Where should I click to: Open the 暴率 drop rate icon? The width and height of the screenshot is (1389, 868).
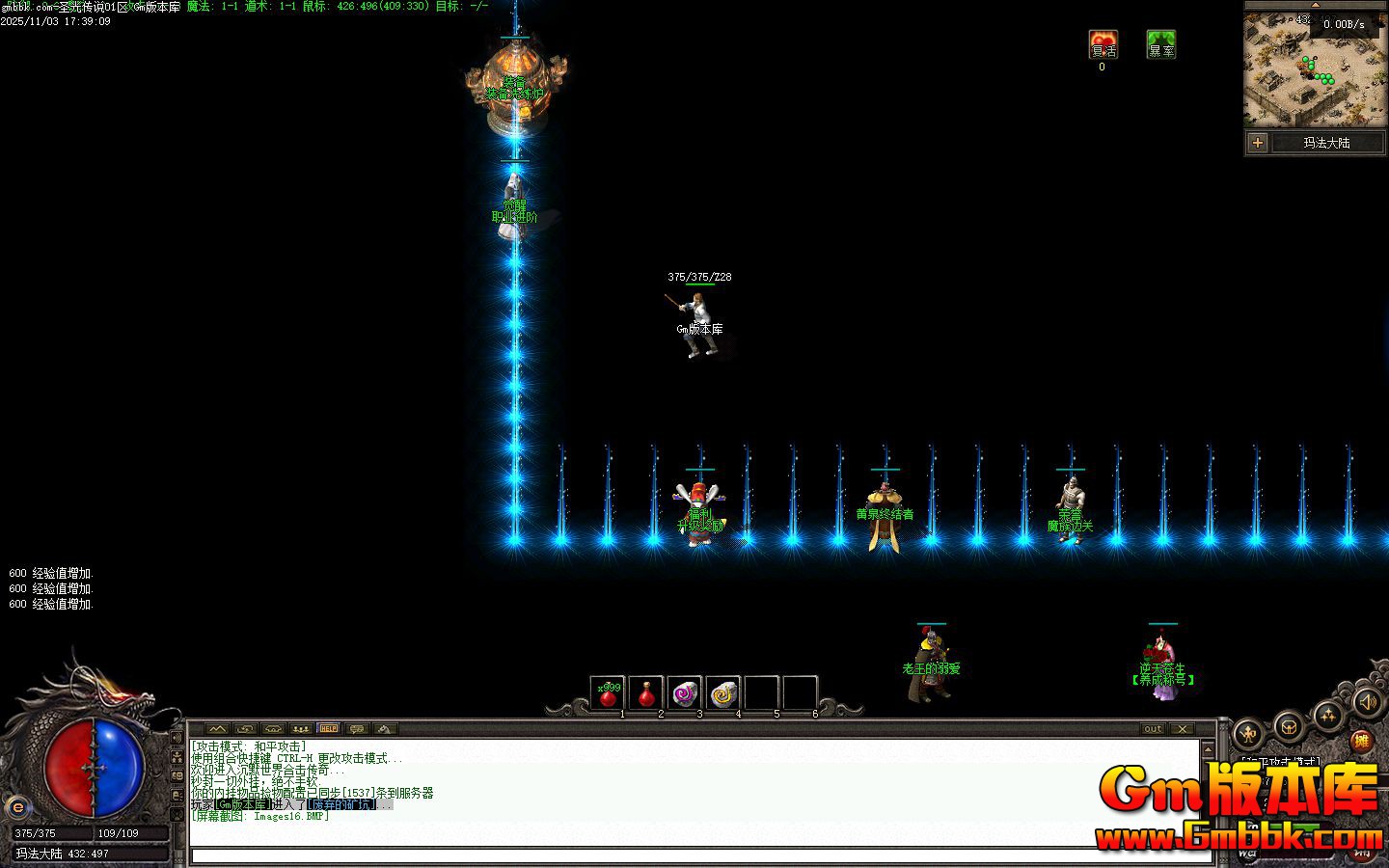(1160, 44)
